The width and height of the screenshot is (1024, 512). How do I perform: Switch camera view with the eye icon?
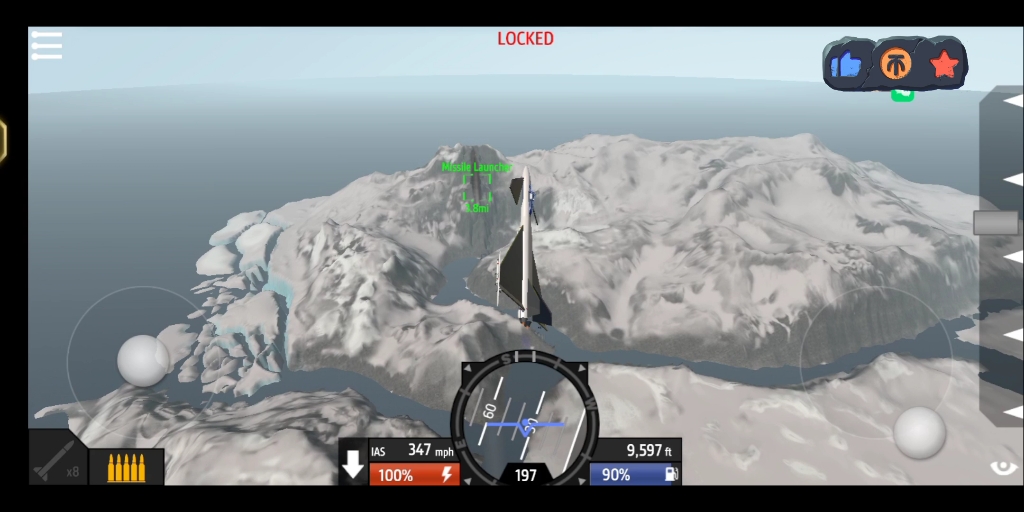pos(1003,467)
